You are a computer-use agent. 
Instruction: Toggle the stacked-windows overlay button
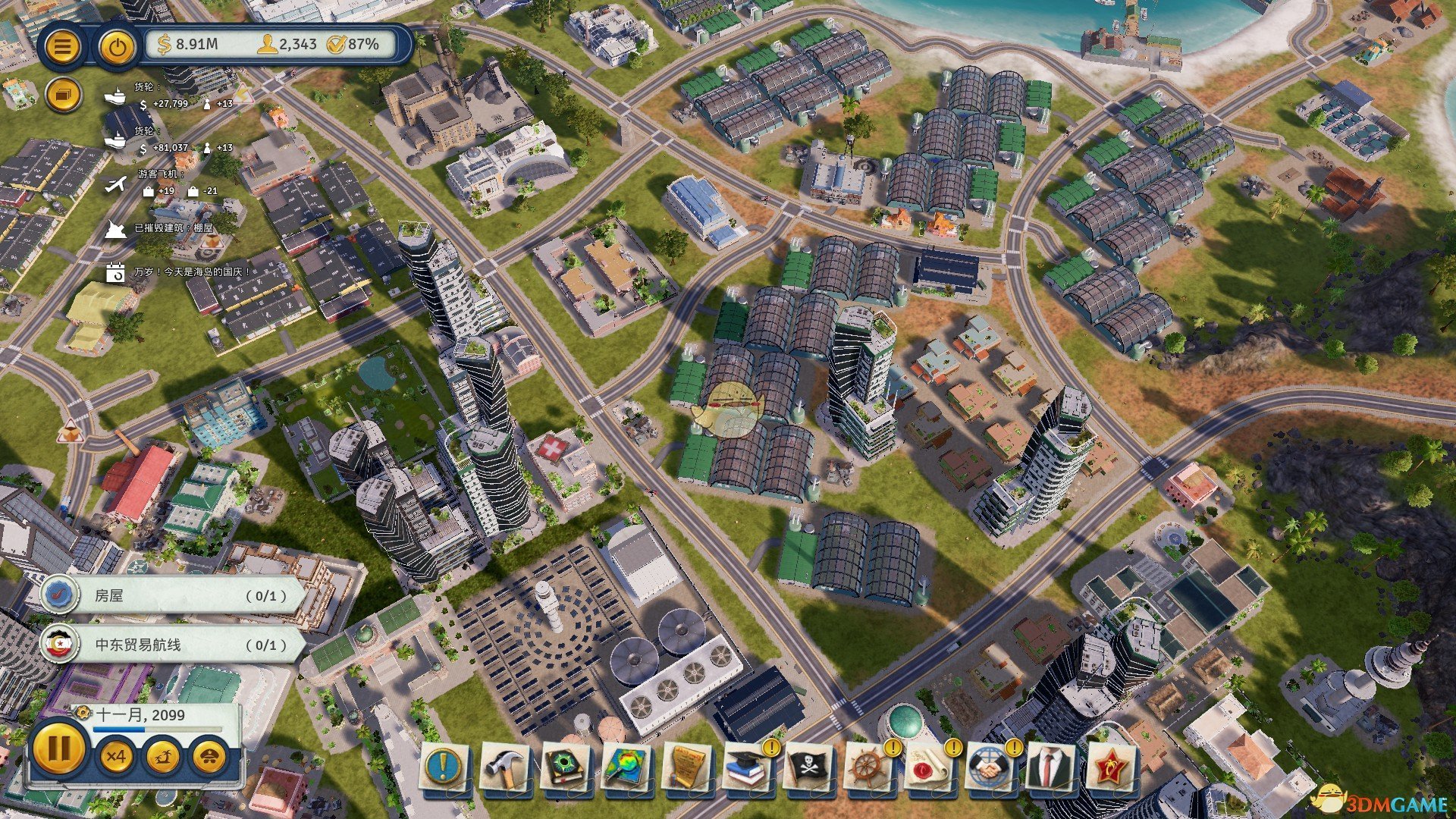[63, 96]
